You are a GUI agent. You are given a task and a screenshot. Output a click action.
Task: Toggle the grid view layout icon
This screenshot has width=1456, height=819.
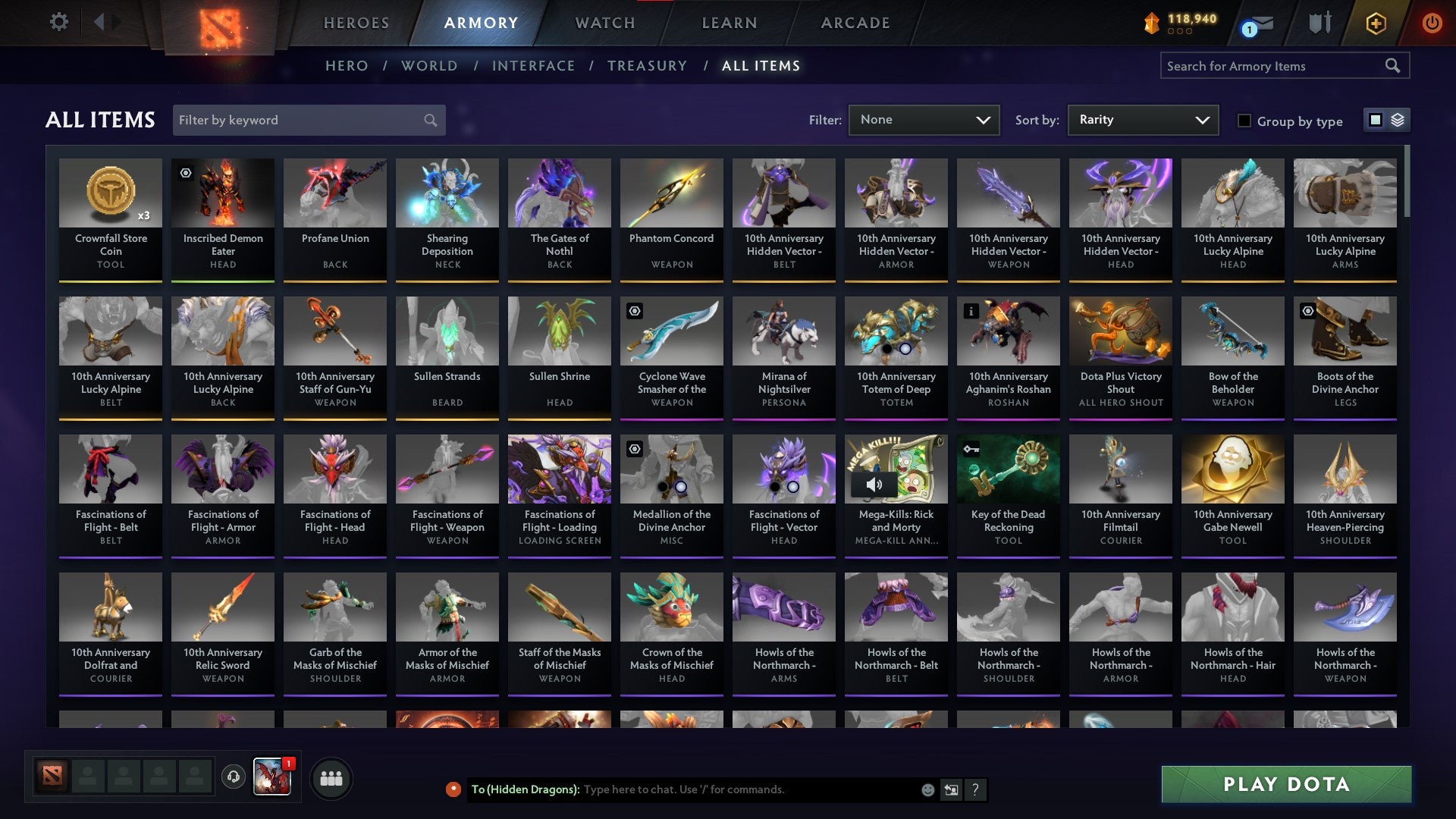click(1375, 120)
